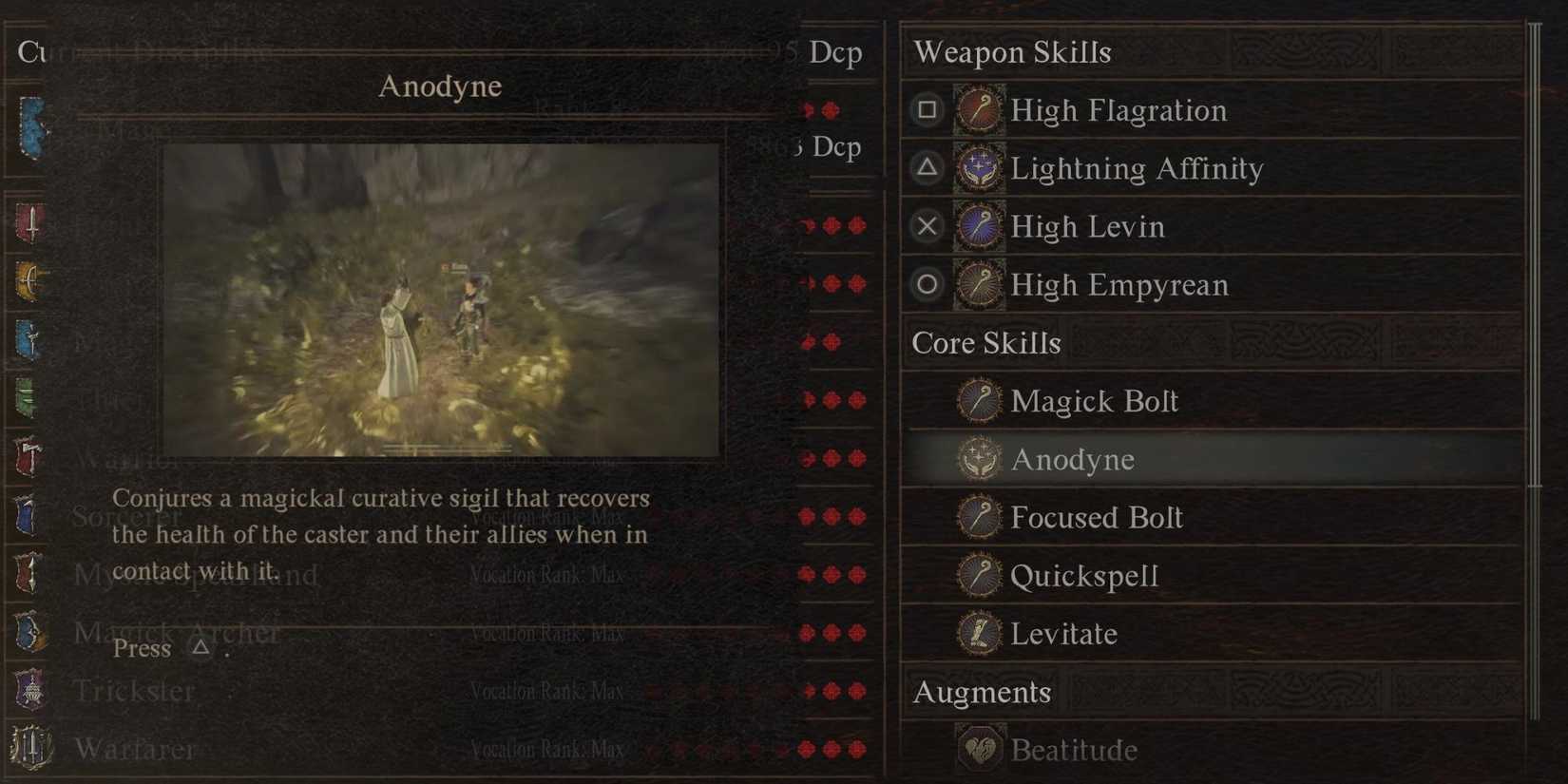Click the Anodyne staff icon

point(980,459)
